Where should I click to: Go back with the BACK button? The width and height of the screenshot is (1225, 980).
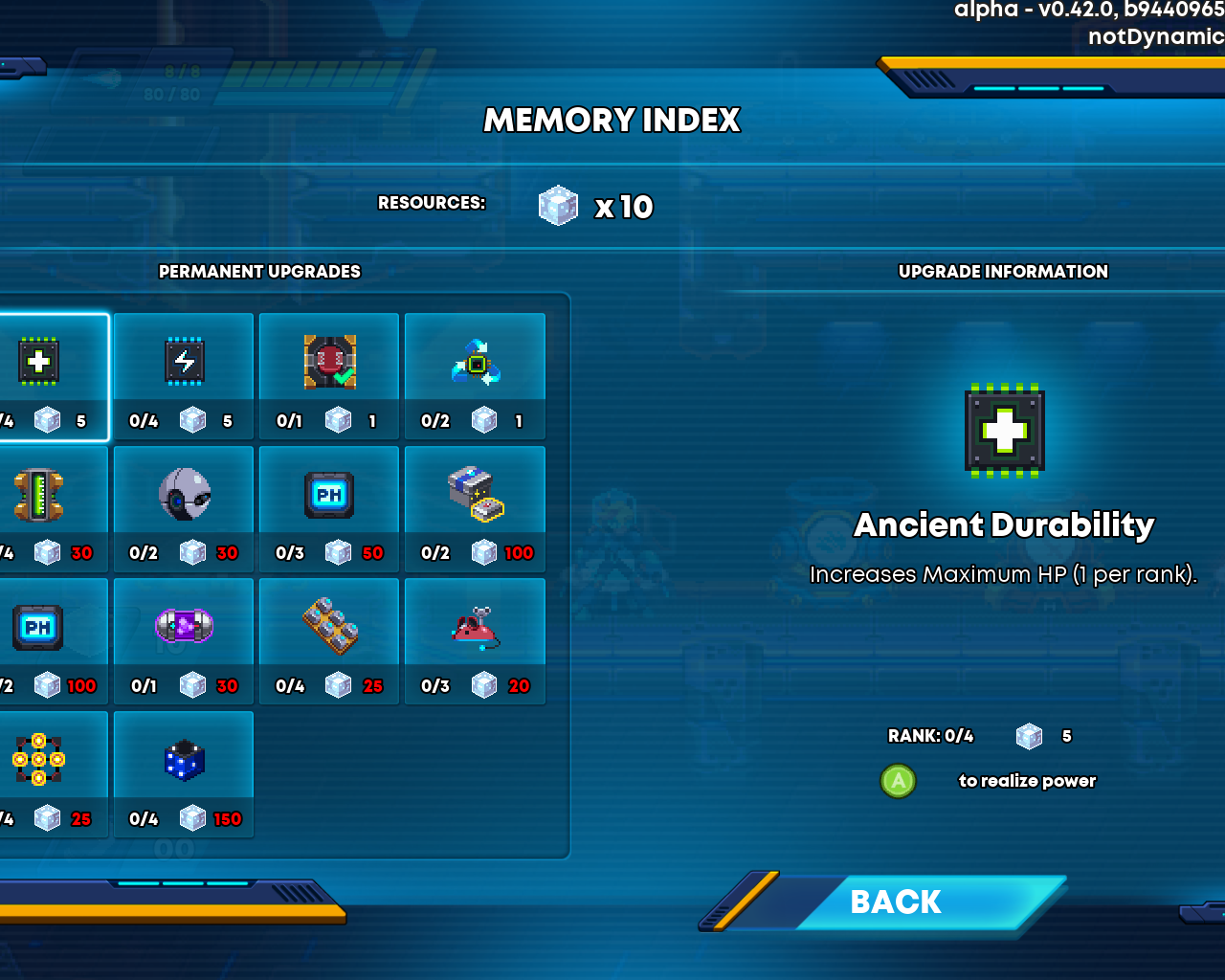(895, 902)
